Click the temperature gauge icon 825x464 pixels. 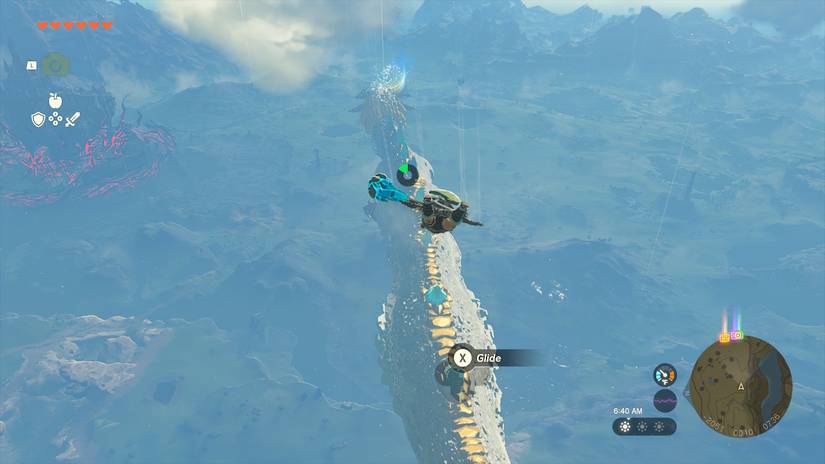664,375
